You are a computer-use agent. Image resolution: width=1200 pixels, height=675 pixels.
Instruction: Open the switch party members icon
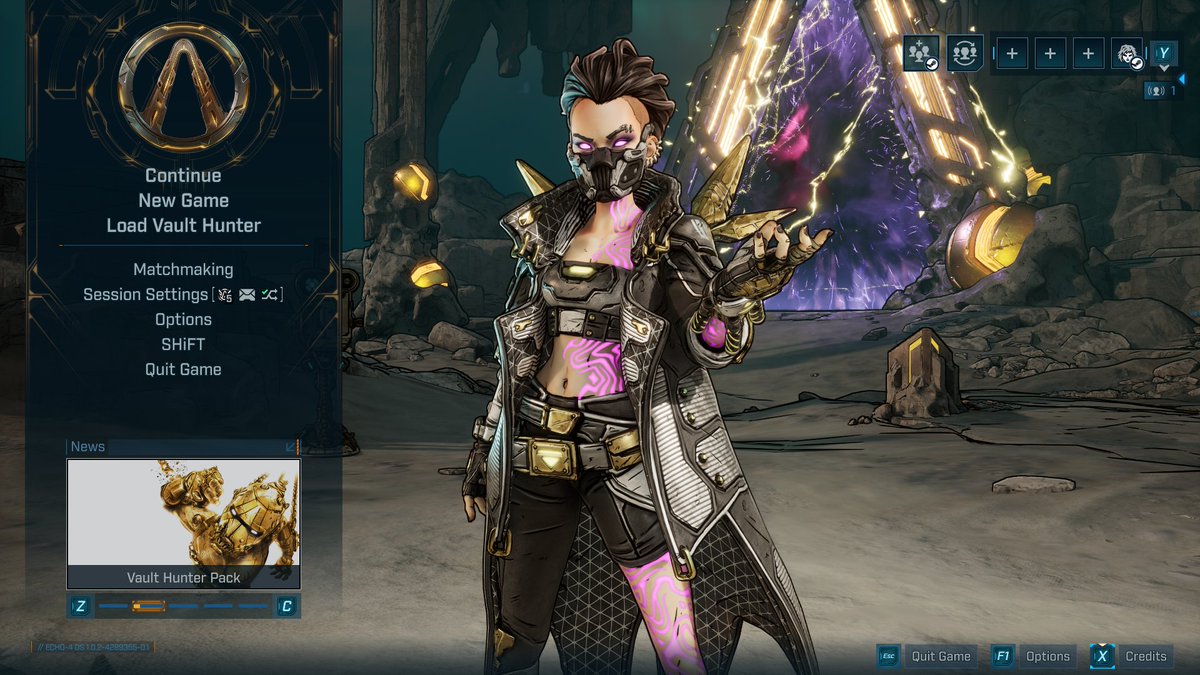click(965, 52)
